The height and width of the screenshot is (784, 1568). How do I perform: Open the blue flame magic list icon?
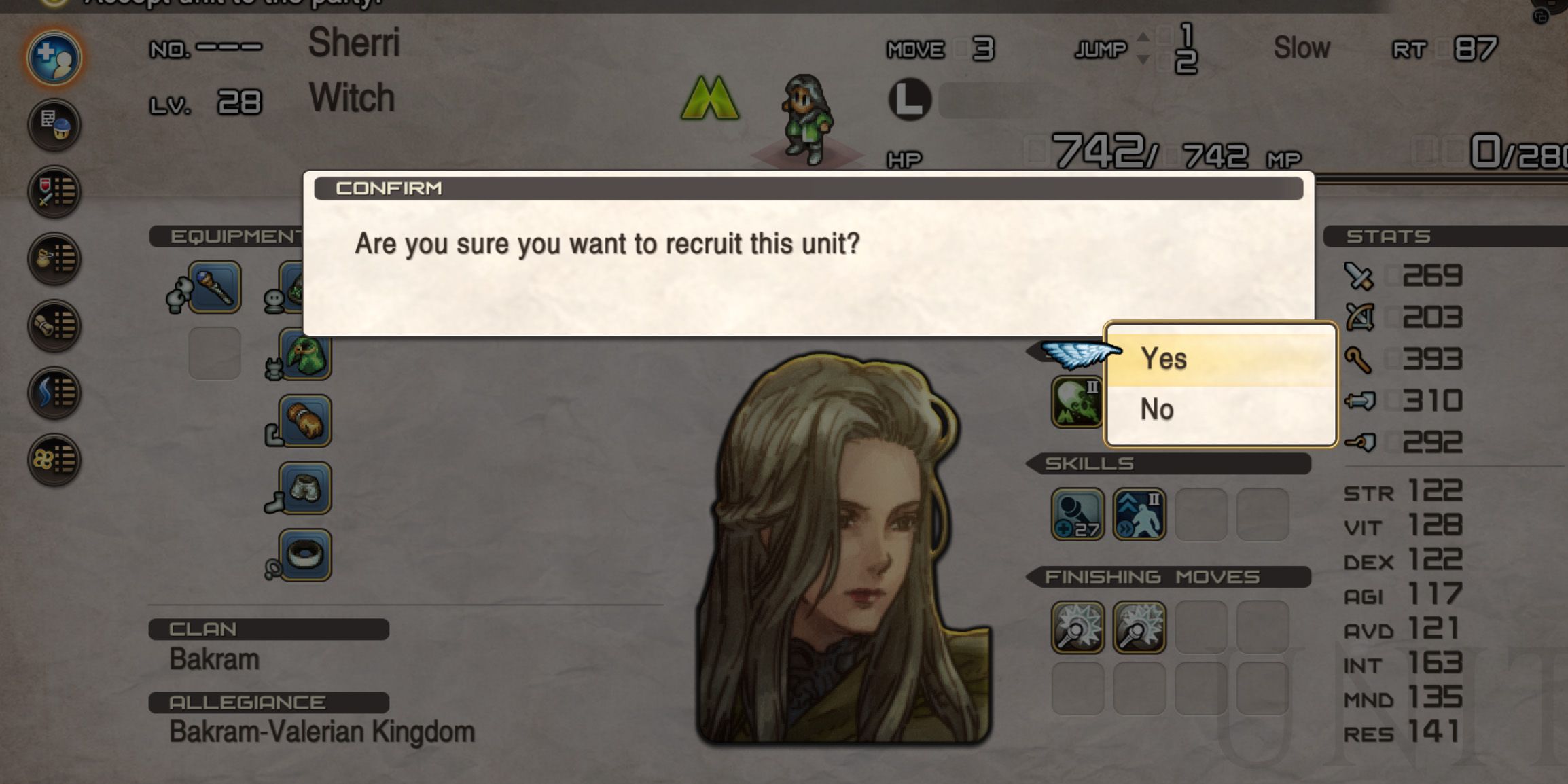coord(54,391)
